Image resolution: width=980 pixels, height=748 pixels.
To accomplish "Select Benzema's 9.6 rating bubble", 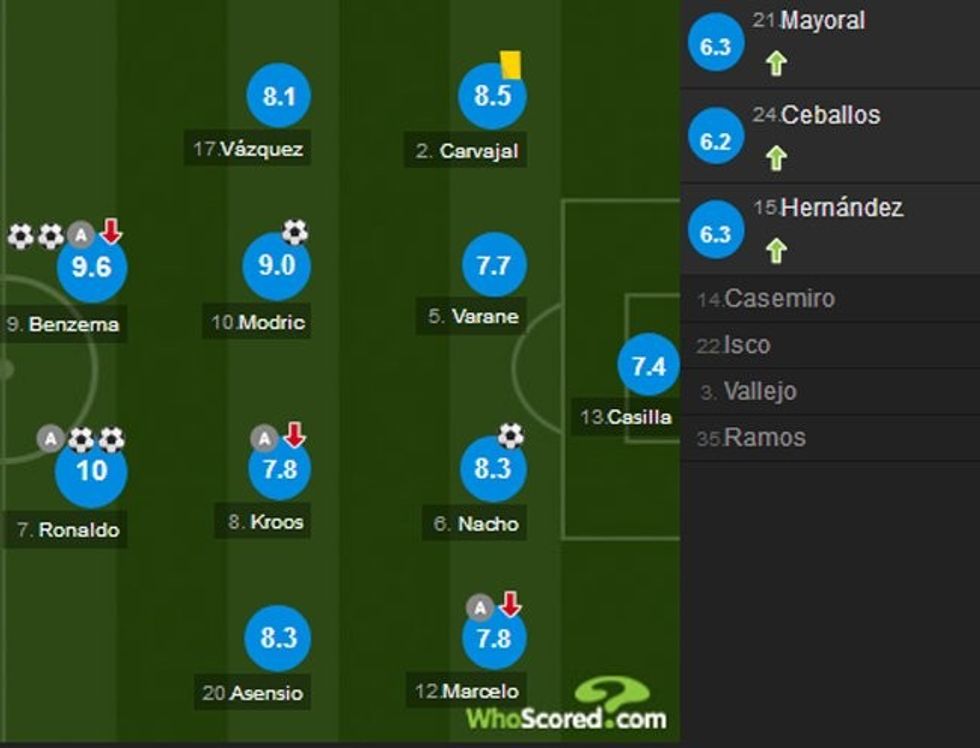I will click(91, 268).
